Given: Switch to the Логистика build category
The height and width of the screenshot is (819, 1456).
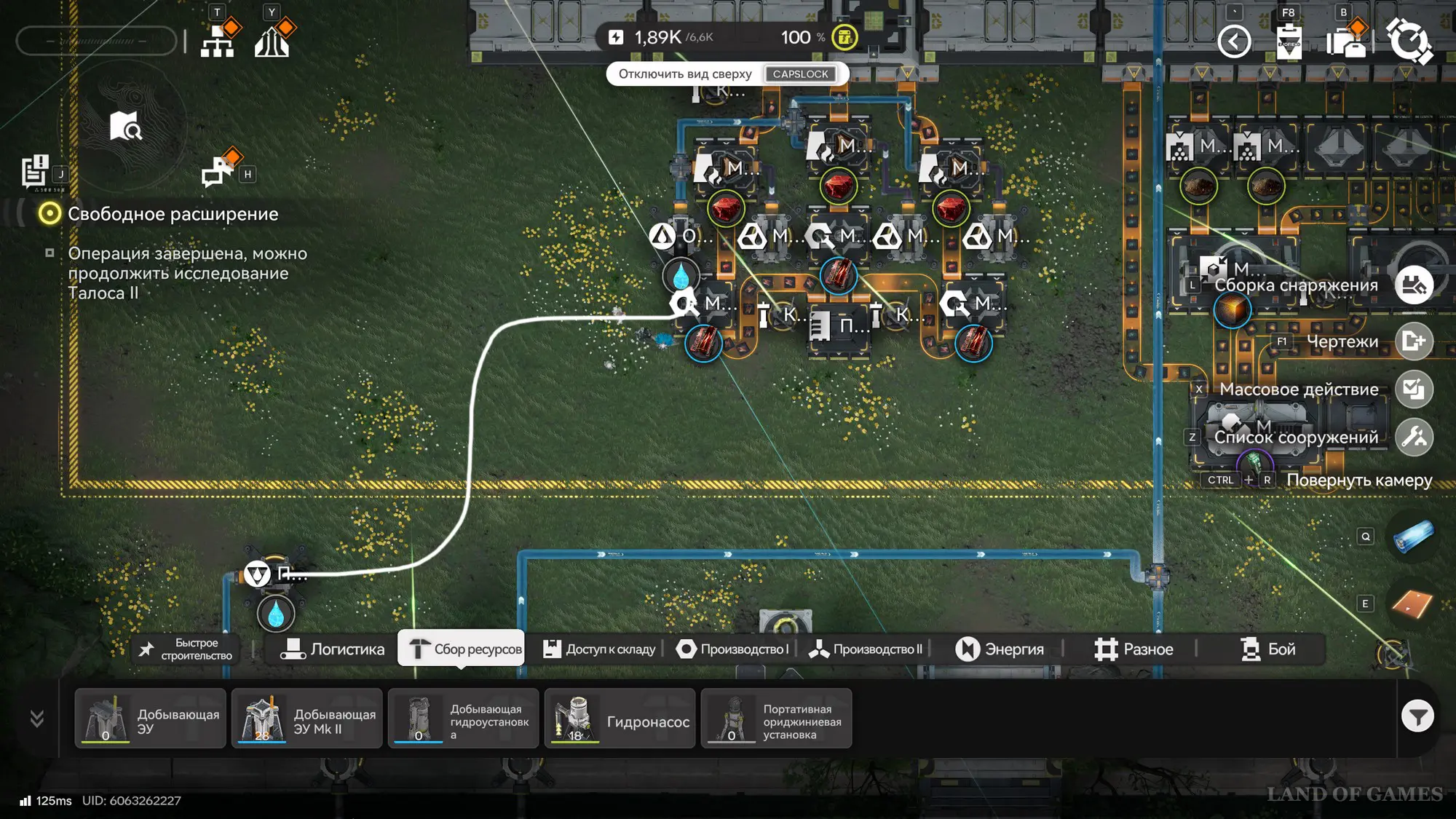Looking at the screenshot, I should 333,649.
